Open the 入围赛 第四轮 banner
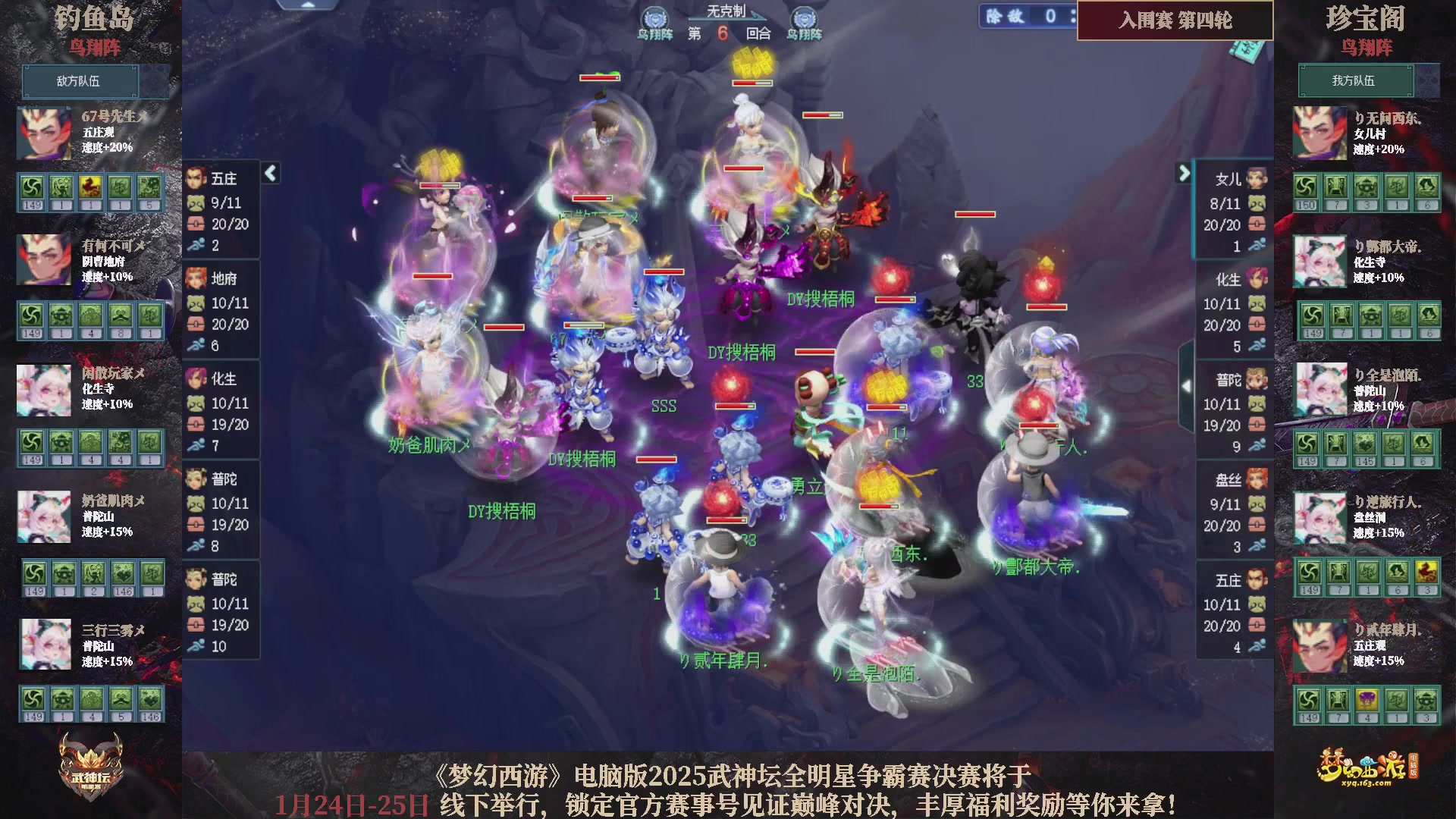1456x819 pixels. click(1175, 22)
